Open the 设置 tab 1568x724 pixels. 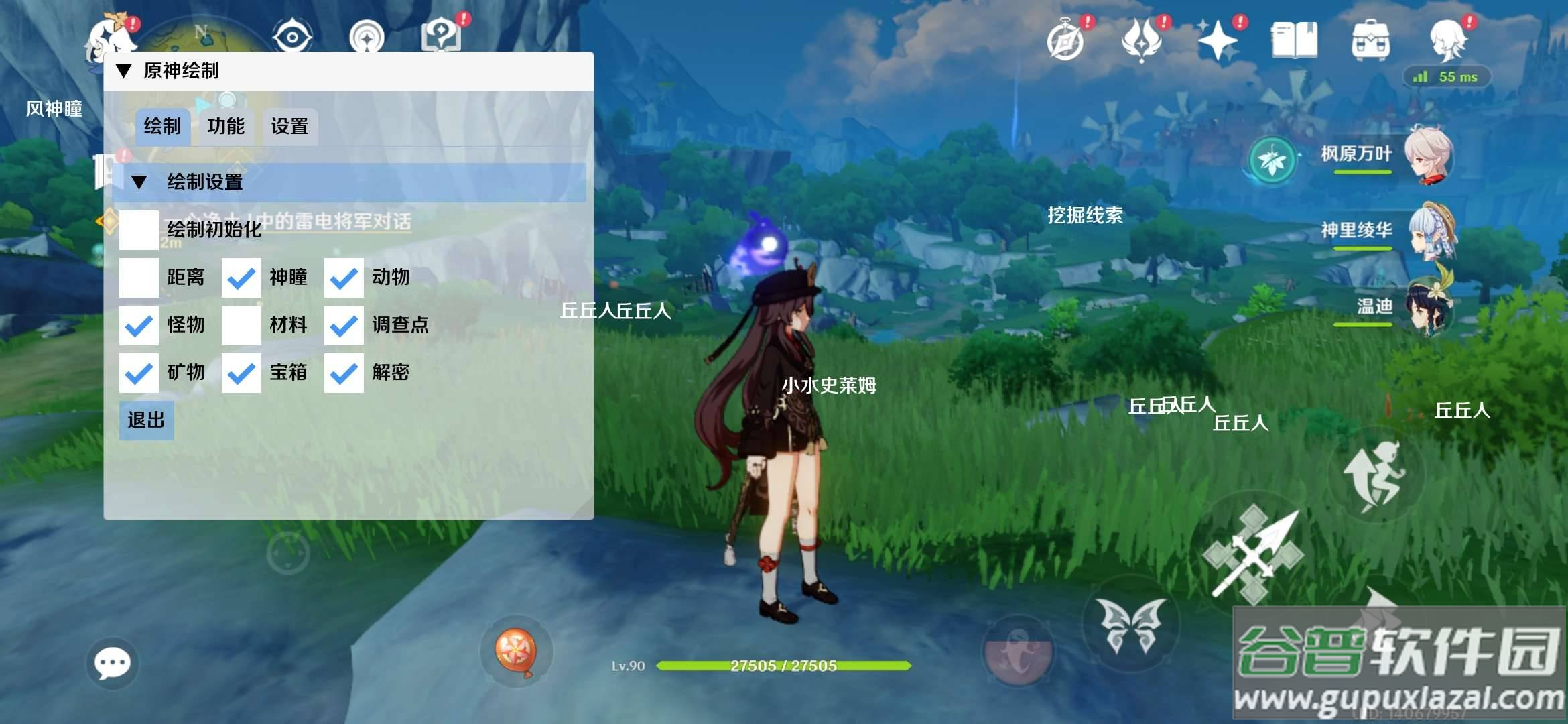pos(289,127)
